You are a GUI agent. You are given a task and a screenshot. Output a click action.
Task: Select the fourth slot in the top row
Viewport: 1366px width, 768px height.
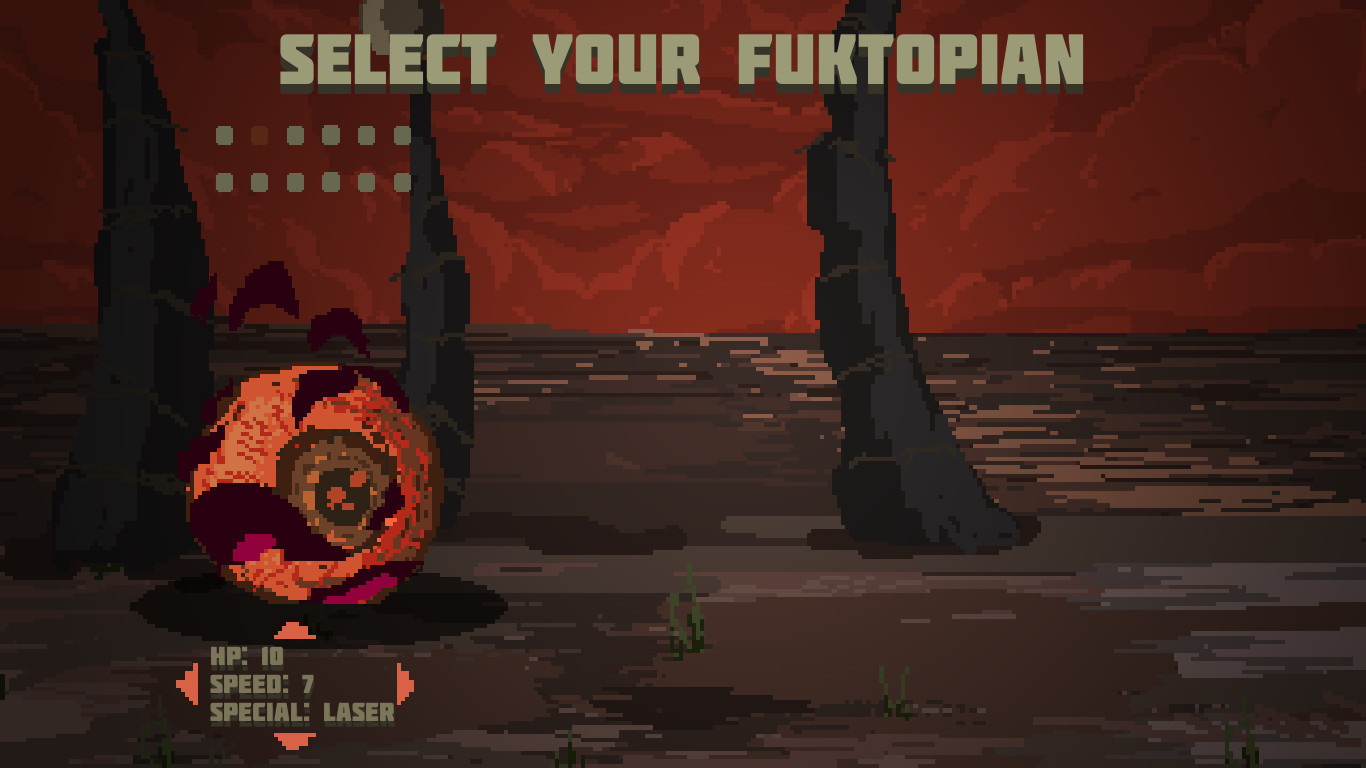click(x=330, y=134)
